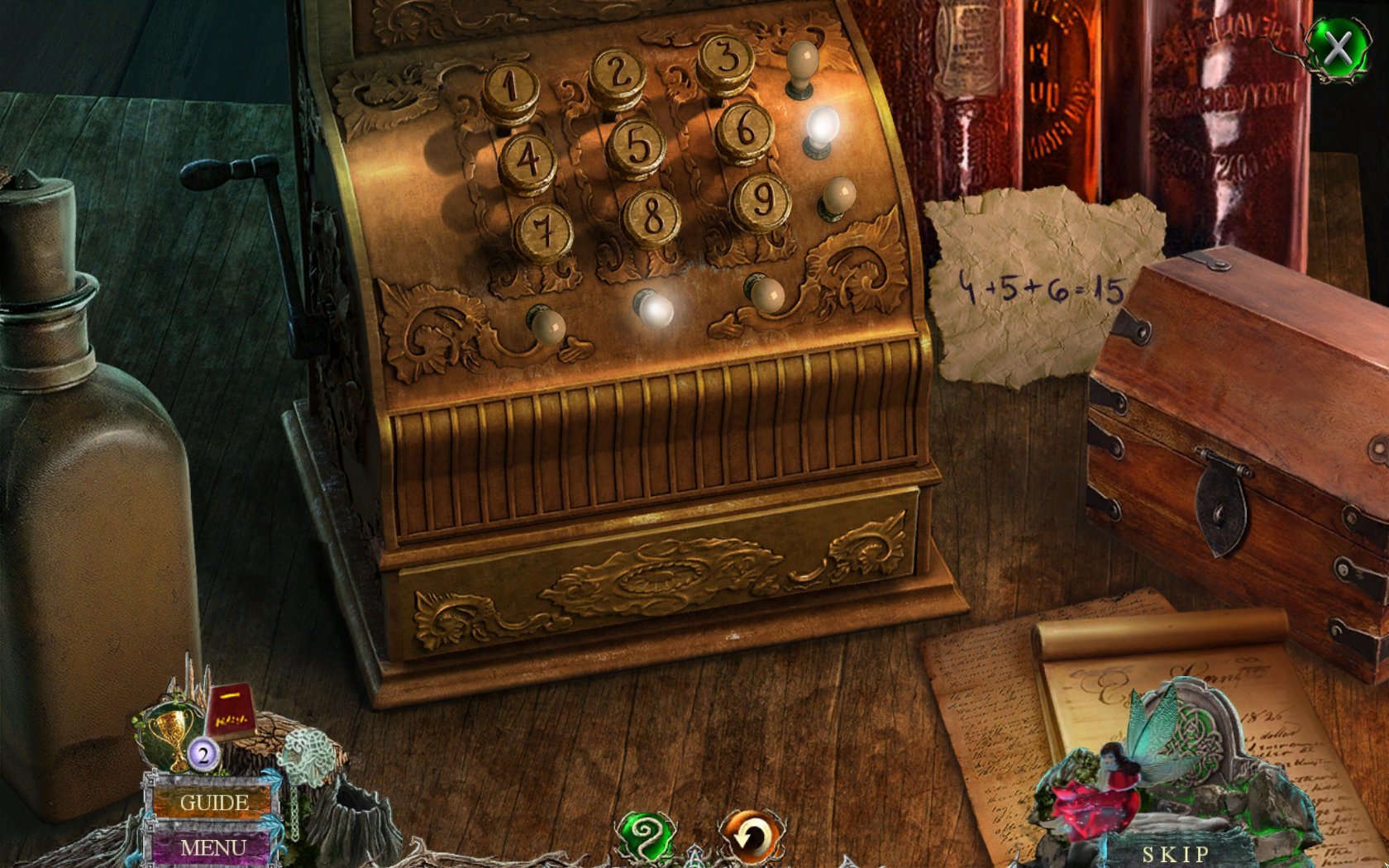Click the Celtic knot medallion on the stump
1389x868 pixels.
[308, 754]
